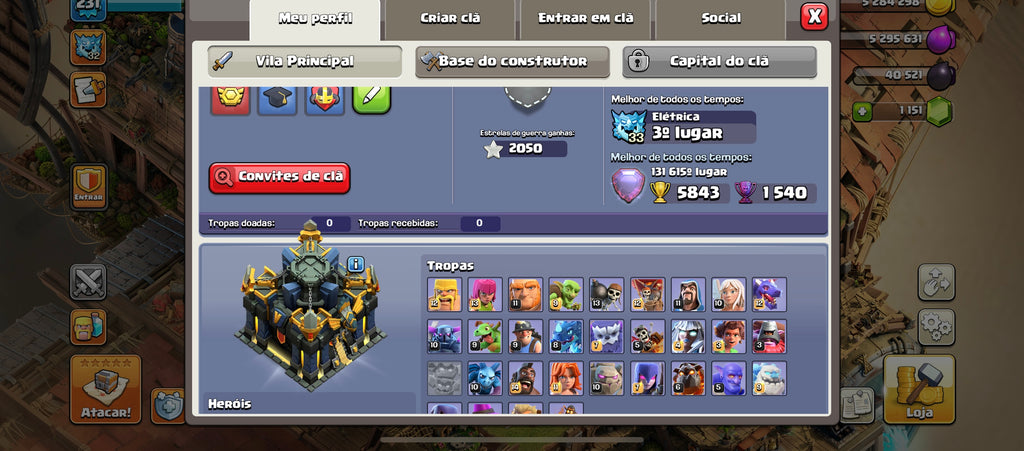Open the Entrar em clã tab
This screenshot has width=1024, height=451.
585,18
